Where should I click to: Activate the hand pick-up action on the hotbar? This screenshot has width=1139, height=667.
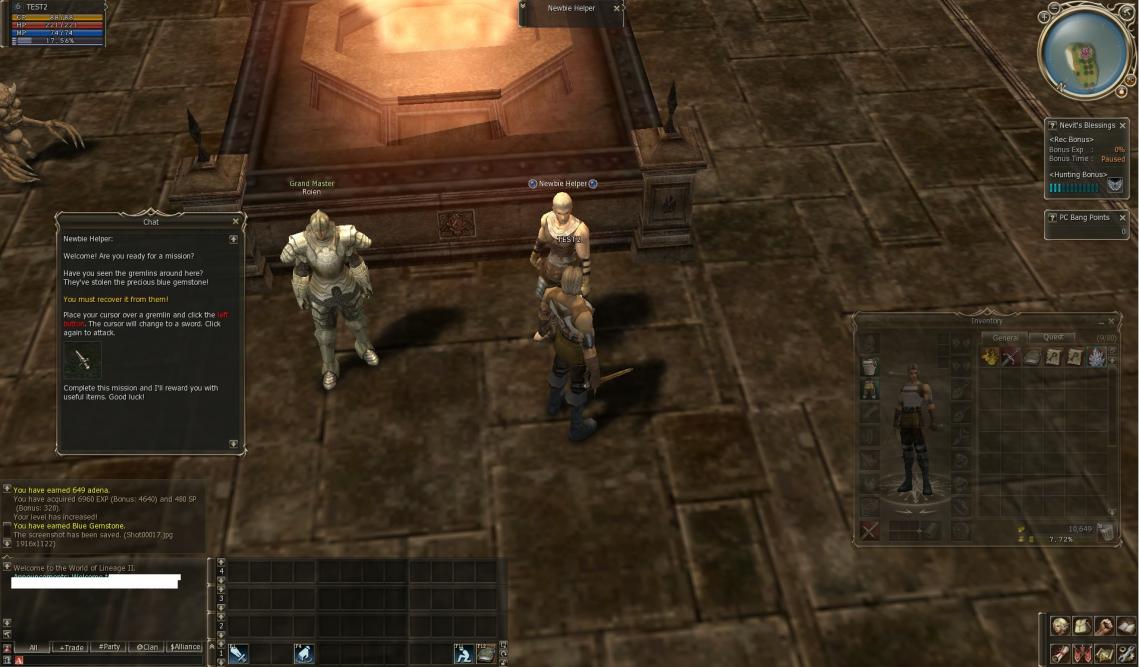pos(304,653)
